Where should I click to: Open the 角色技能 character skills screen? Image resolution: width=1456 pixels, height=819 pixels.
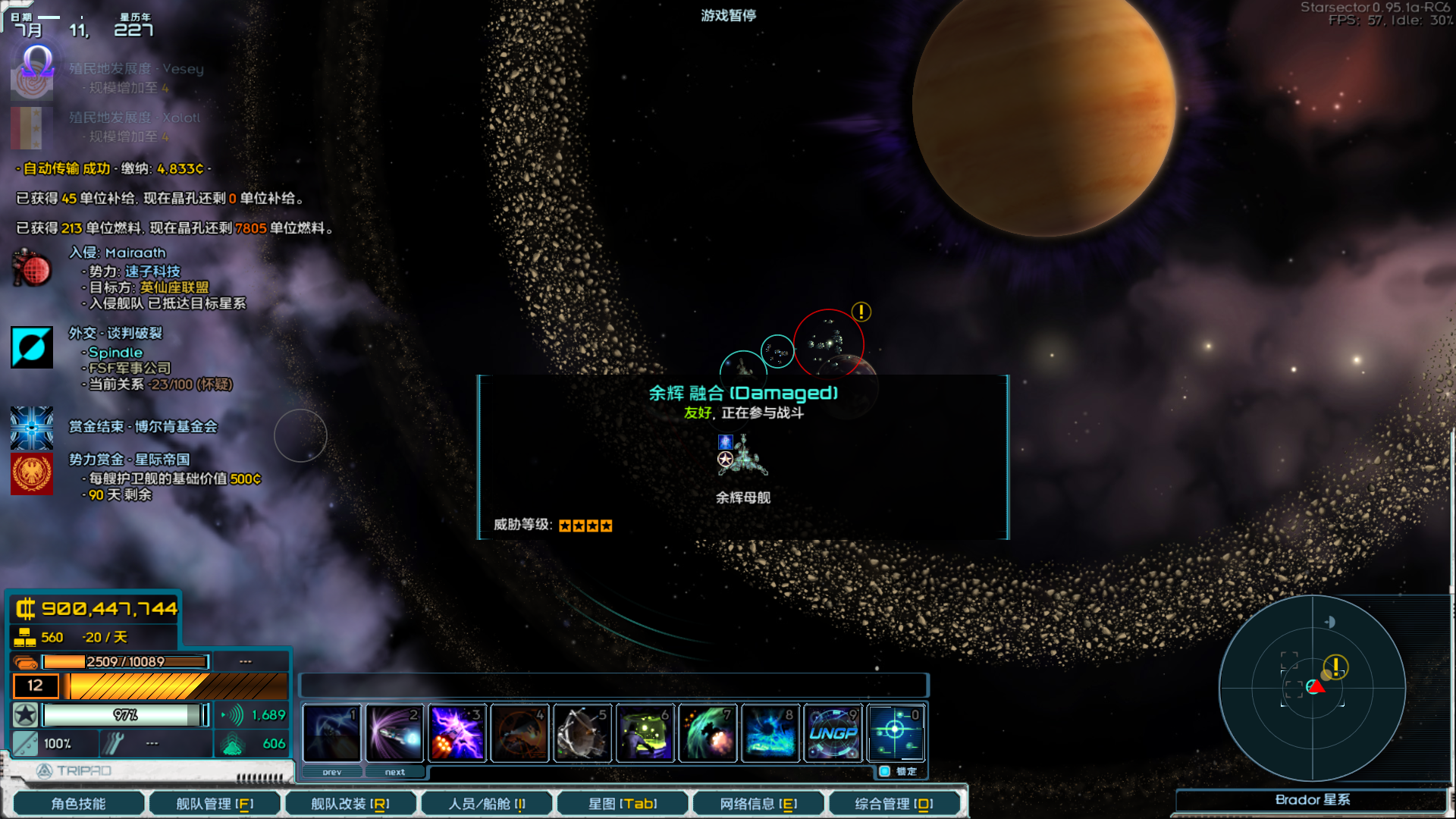(79, 803)
